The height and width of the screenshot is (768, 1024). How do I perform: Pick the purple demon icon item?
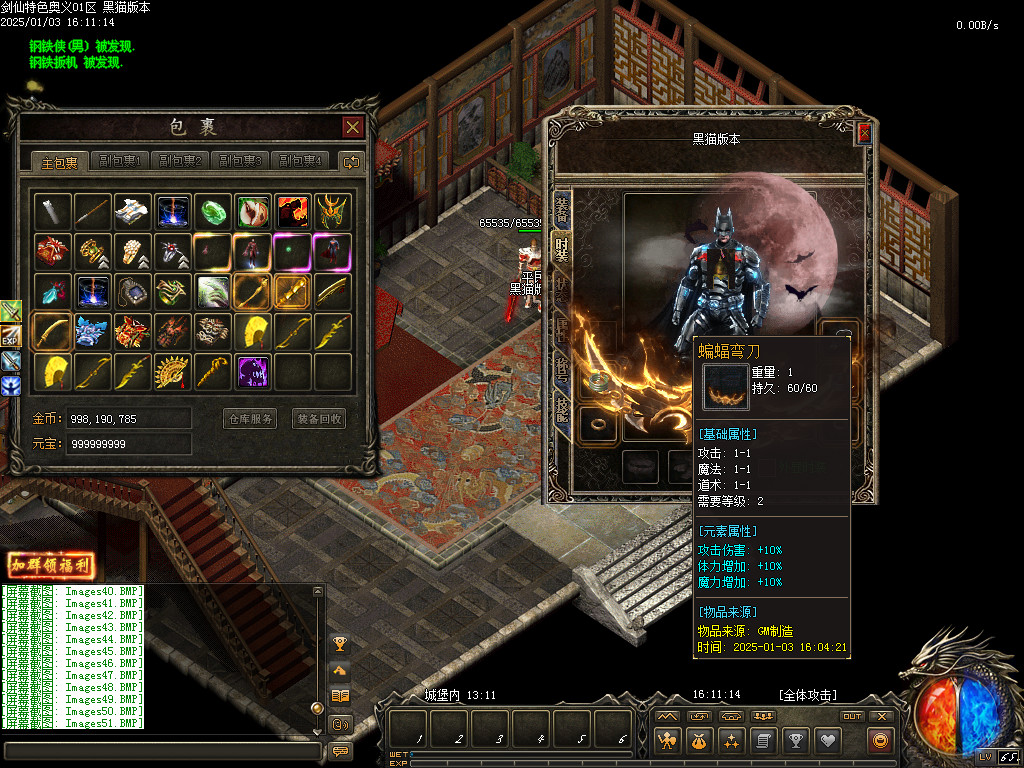(x=253, y=372)
